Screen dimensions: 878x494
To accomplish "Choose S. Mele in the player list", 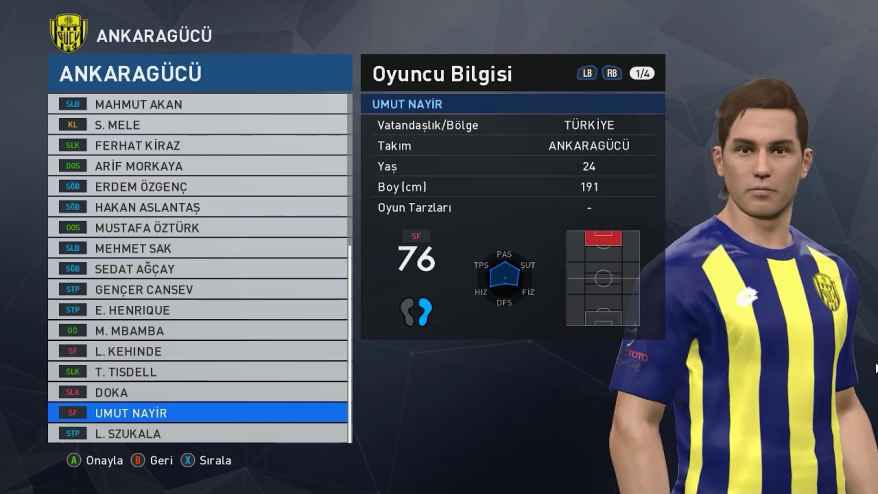I will tap(198, 125).
